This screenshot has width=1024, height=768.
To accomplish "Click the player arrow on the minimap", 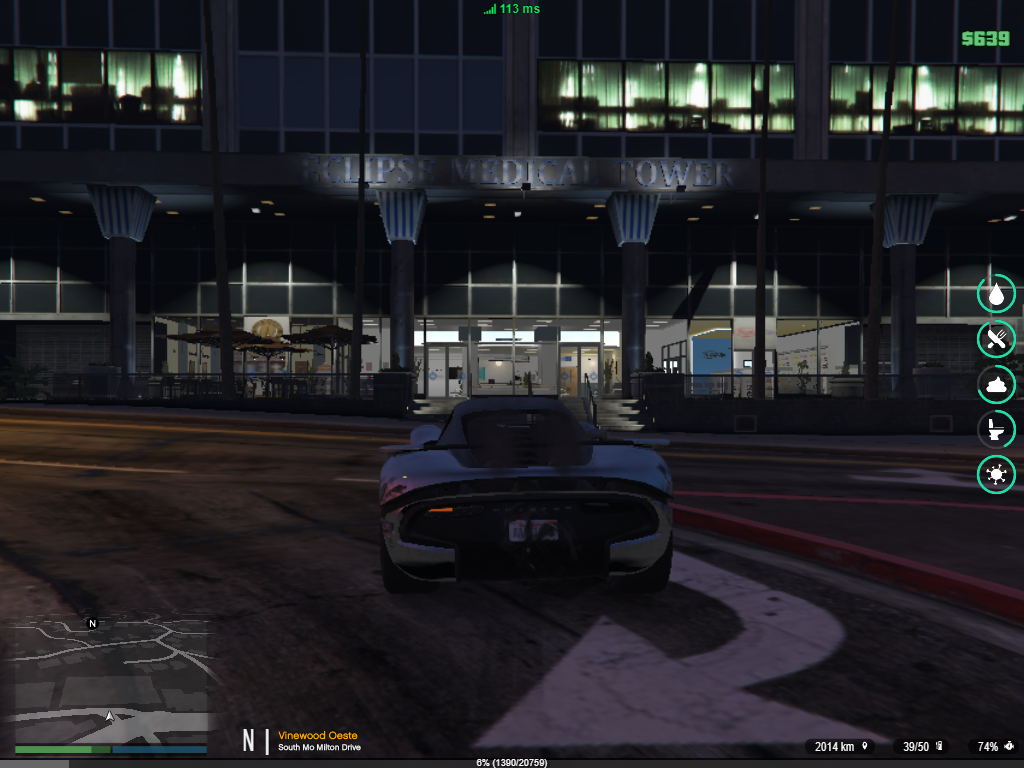I will 109,716.
